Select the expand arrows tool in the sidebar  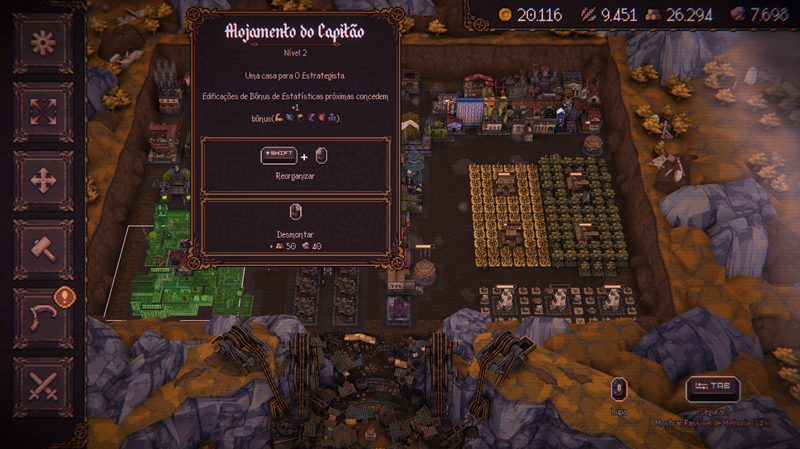click(42, 112)
